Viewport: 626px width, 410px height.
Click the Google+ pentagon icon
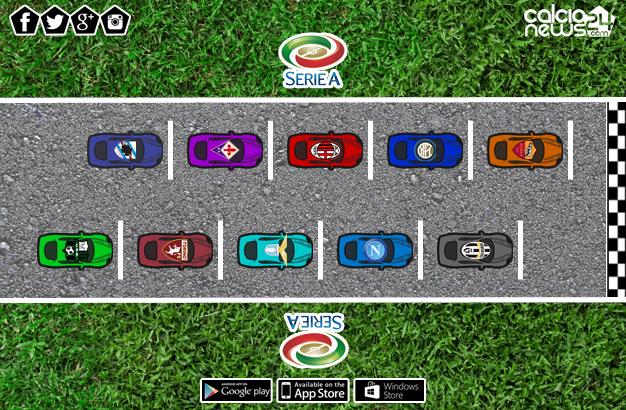[x=86, y=20]
